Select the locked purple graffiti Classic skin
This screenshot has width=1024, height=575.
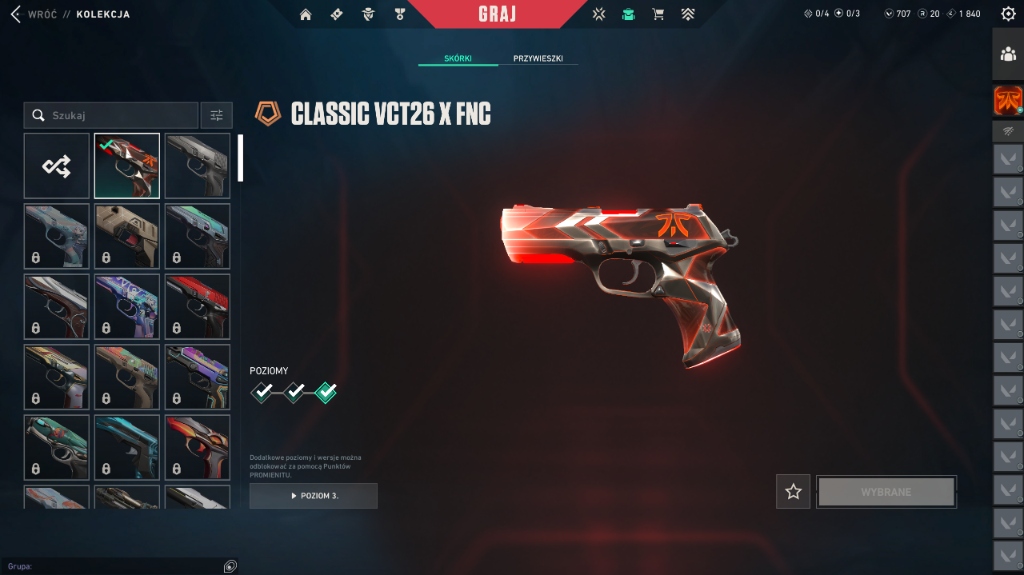tap(127, 306)
